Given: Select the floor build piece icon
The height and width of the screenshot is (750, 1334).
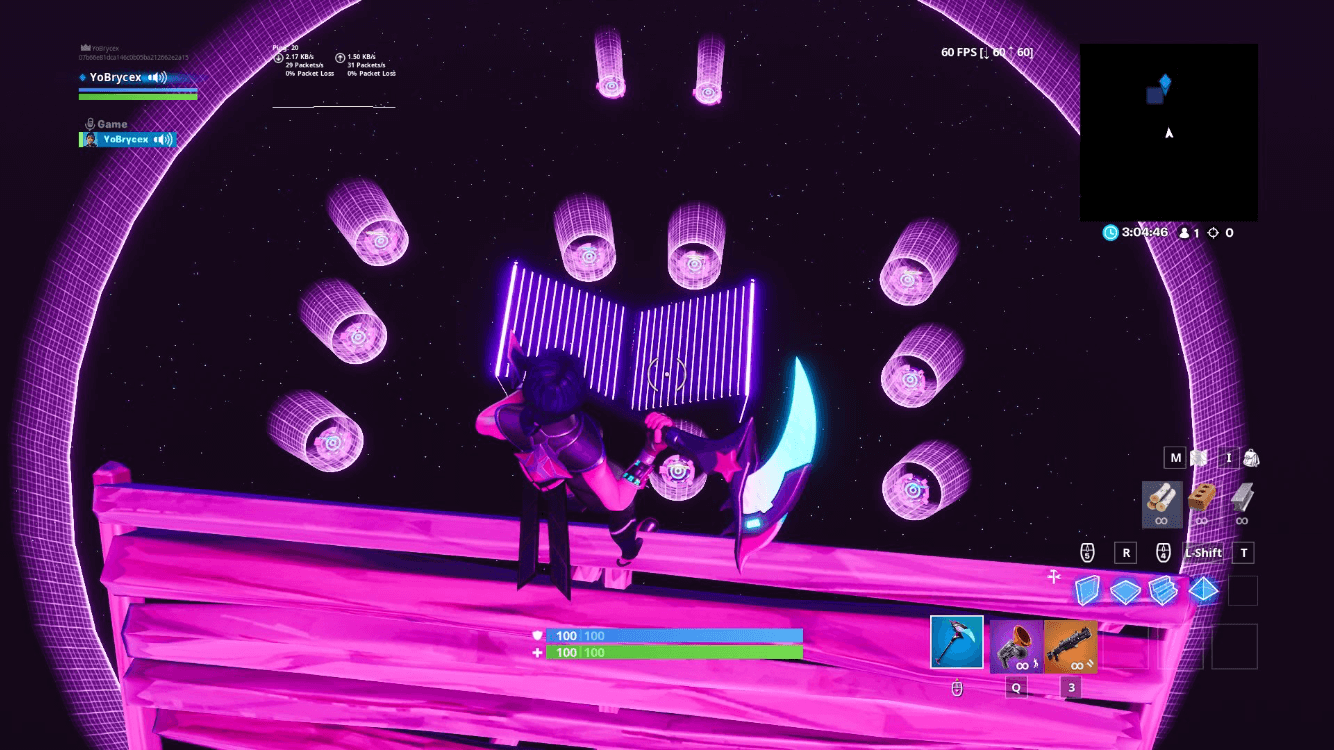Looking at the screenshot, I should click(x=1125, y=591).
